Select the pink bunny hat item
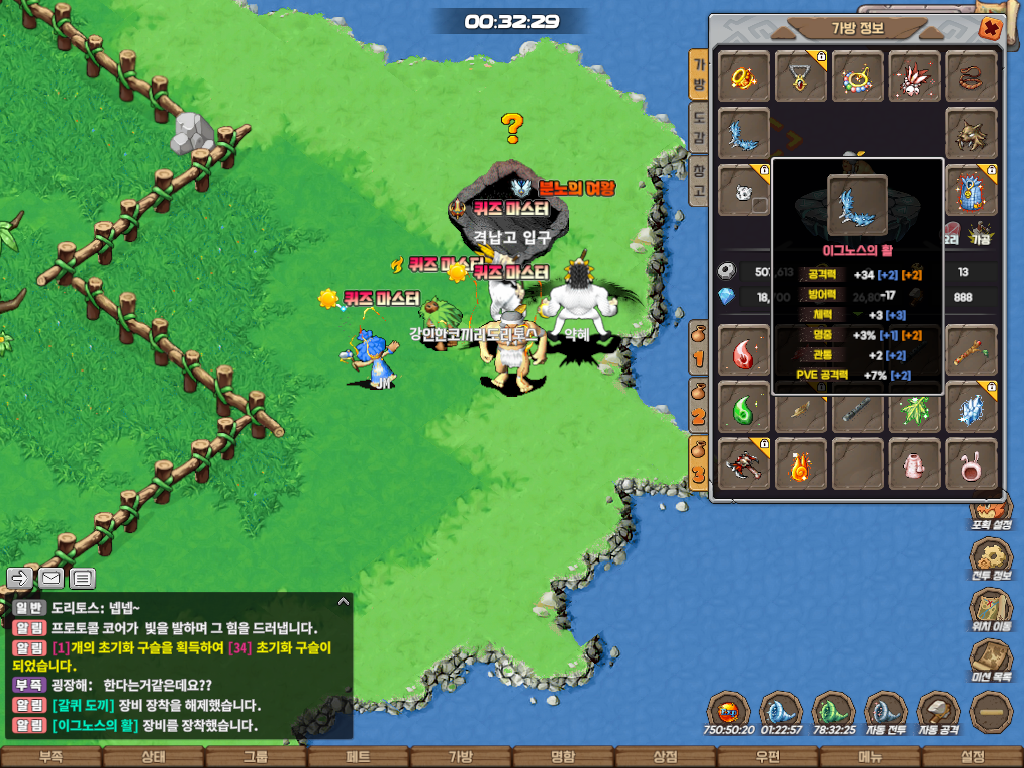 (972, 465)
